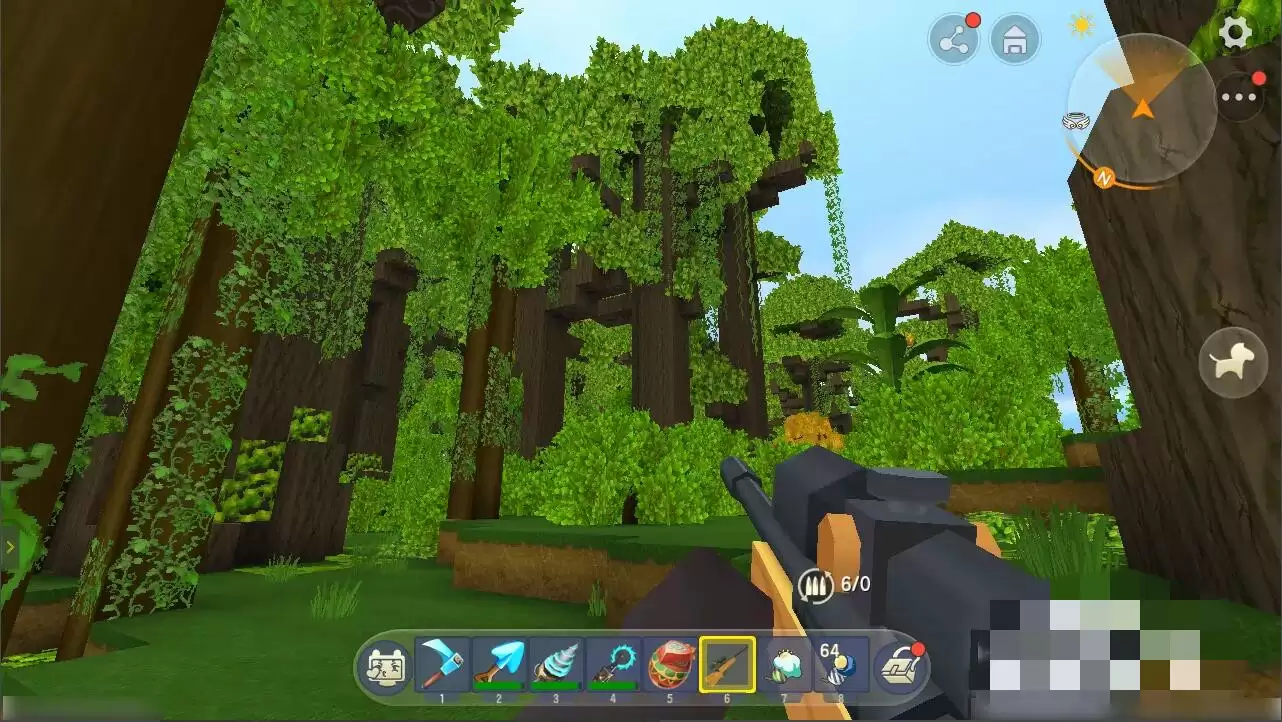Open the backpack inventory chest button
Screen dimensions: 1282x722
point(900,666)
